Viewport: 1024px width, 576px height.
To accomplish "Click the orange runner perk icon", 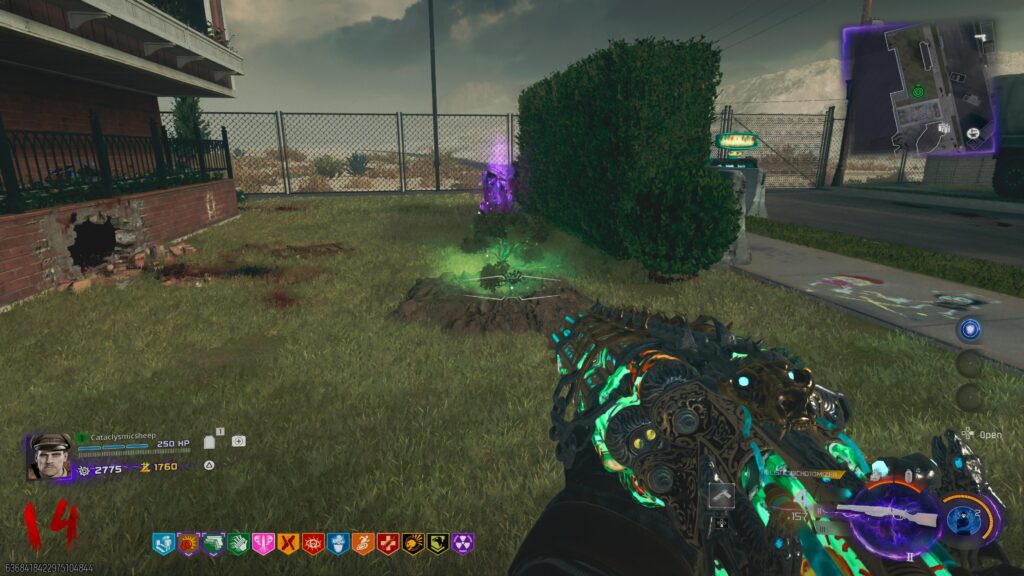I will coord(363,543).
